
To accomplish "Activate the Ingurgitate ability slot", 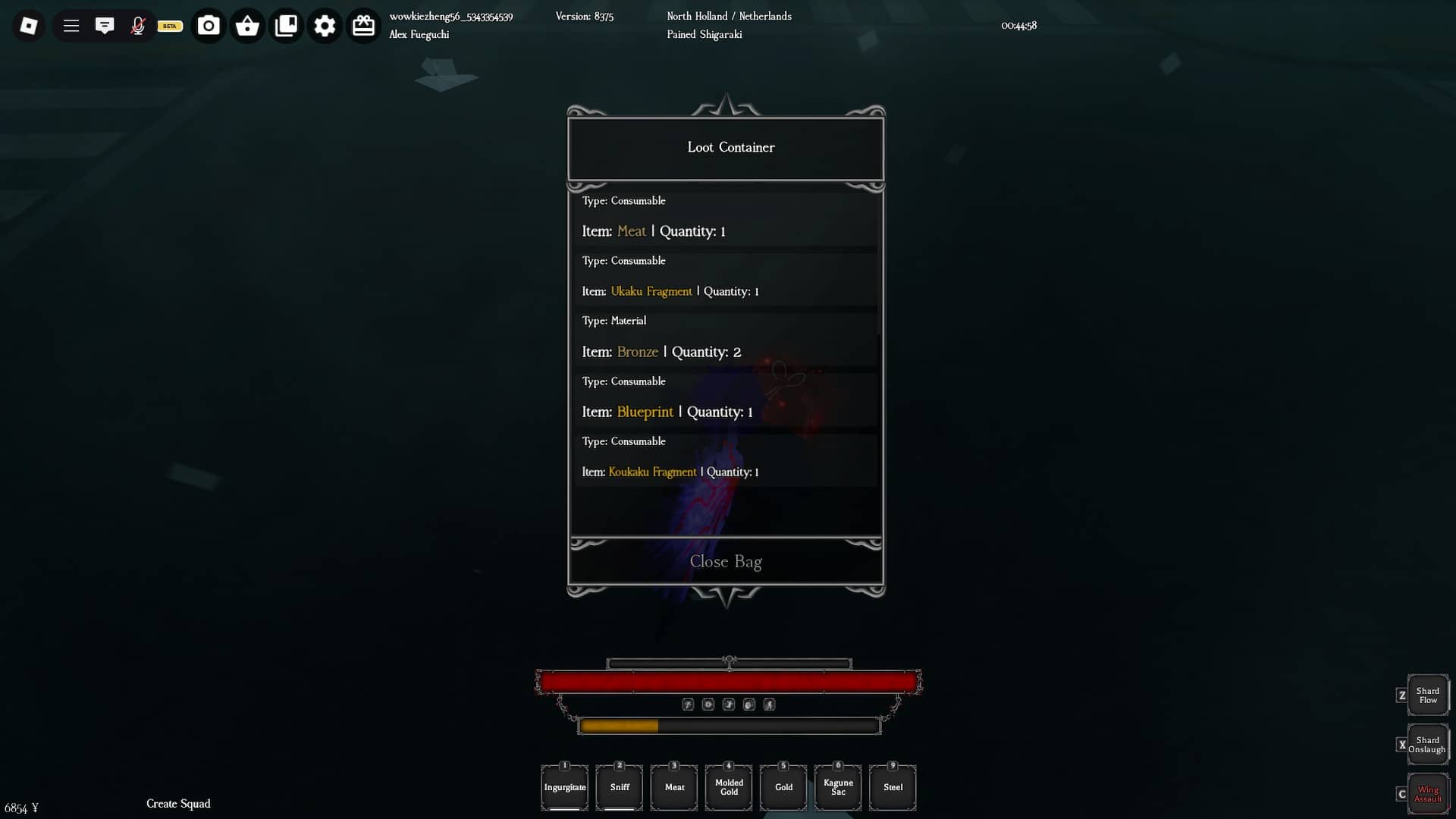I will (564, 787).
